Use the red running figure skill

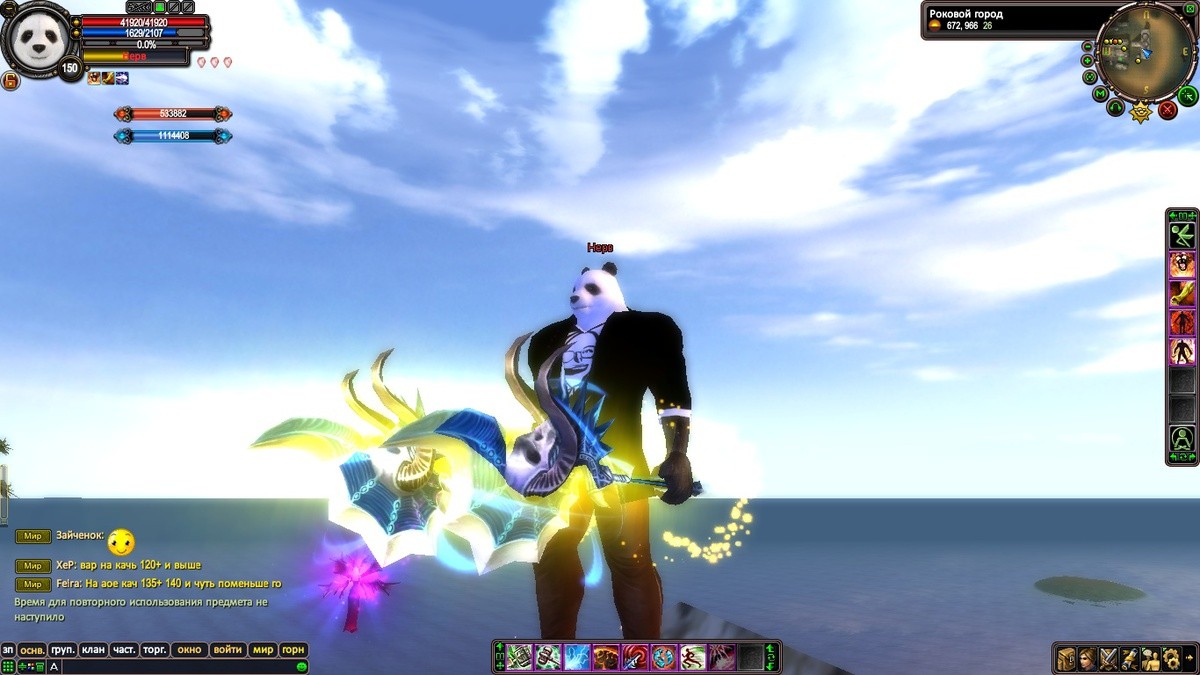coord(1182,322)
